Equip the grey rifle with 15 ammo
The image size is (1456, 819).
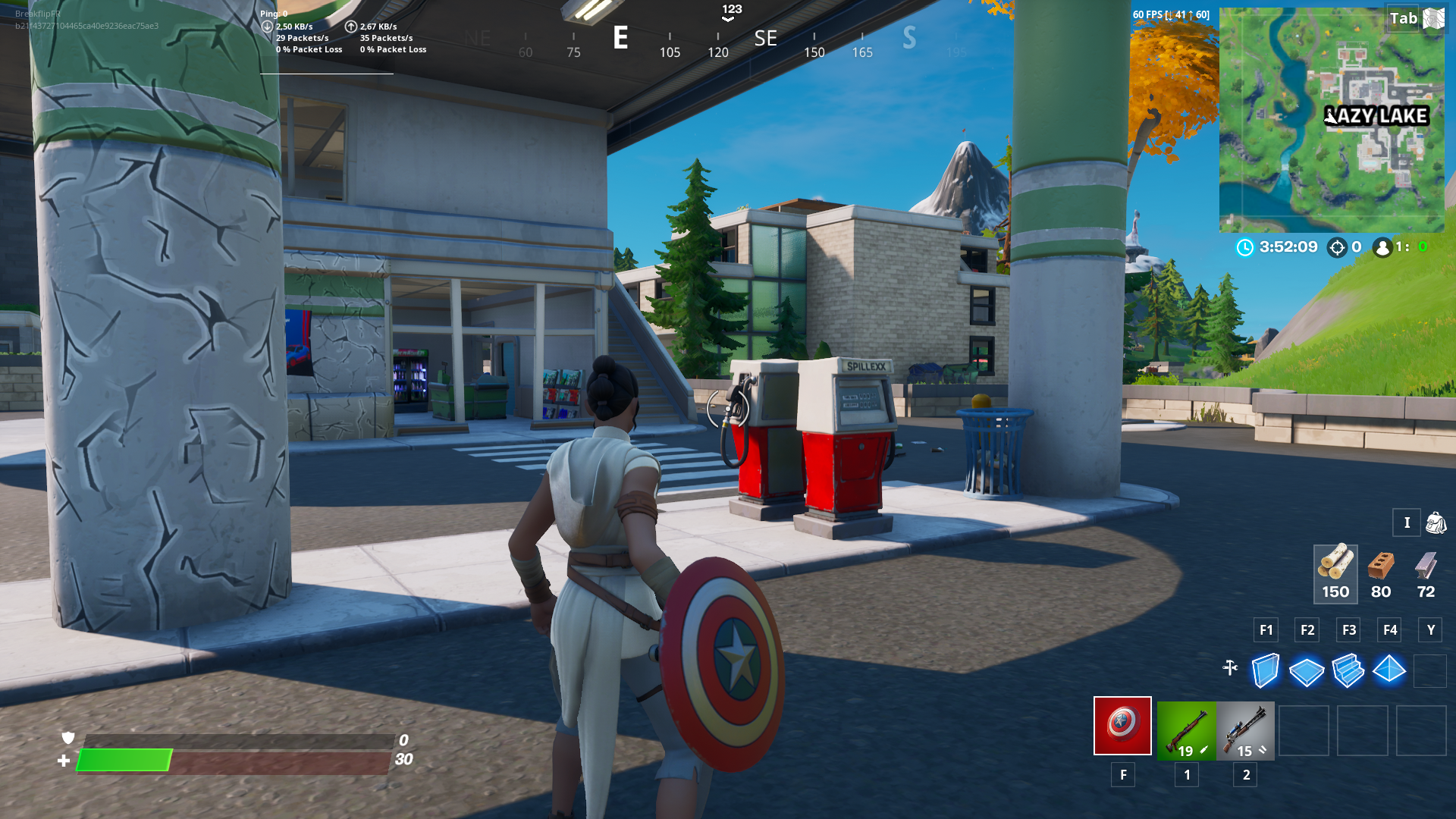(x=1245, y=730)
